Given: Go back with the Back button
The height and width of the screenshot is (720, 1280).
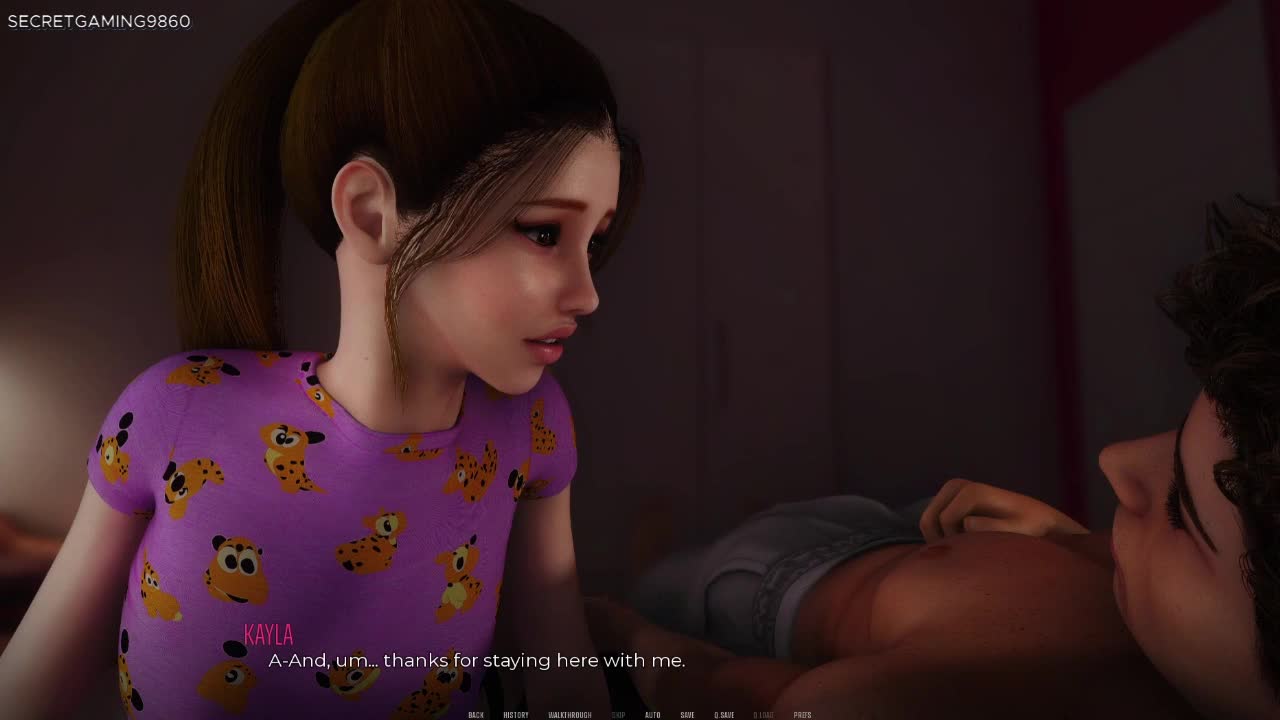Looking at the screenshot, I should pyautogui.click(x=476, y=715).
